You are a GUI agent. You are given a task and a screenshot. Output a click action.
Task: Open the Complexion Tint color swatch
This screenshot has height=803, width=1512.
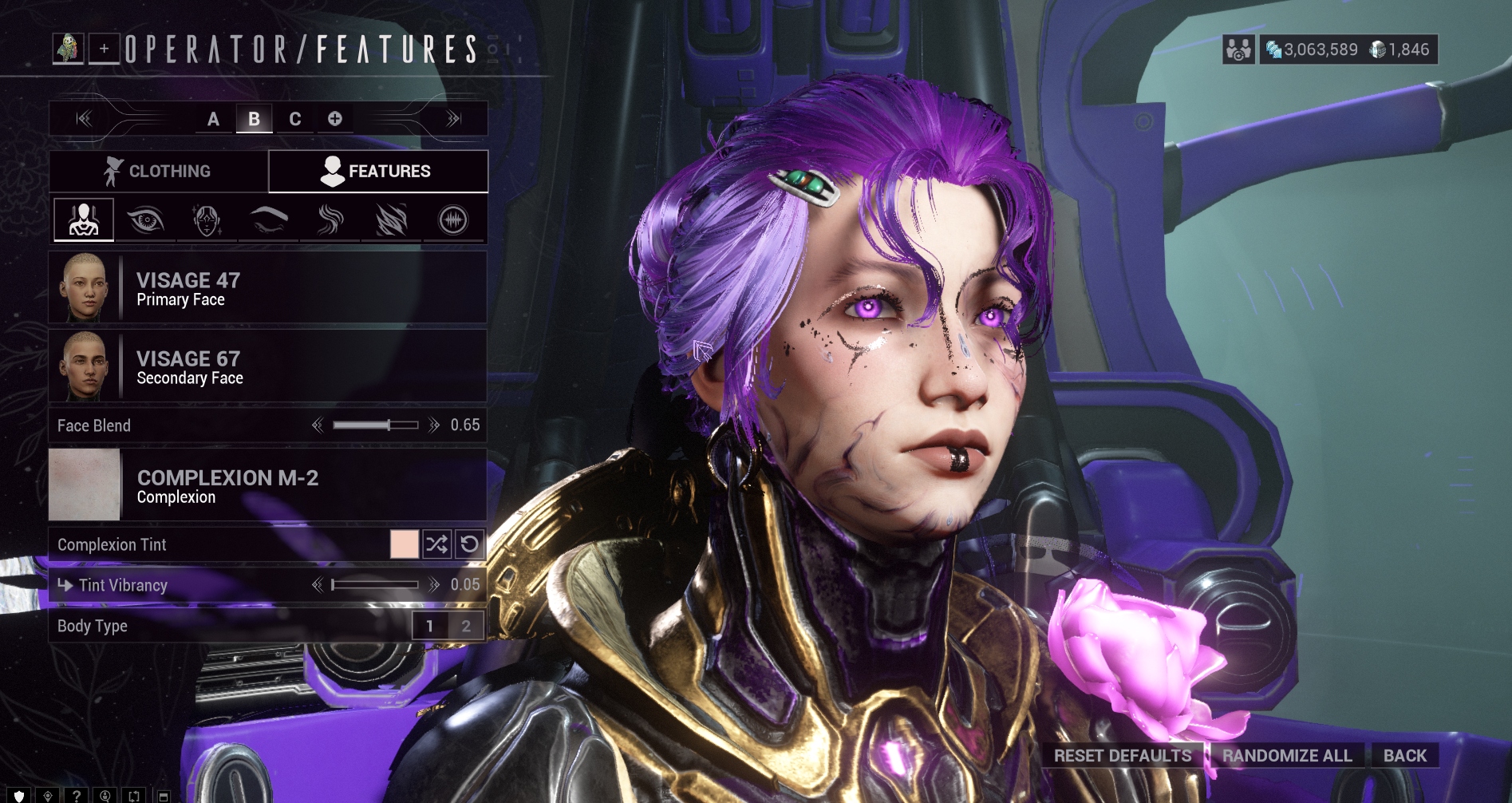405,544
